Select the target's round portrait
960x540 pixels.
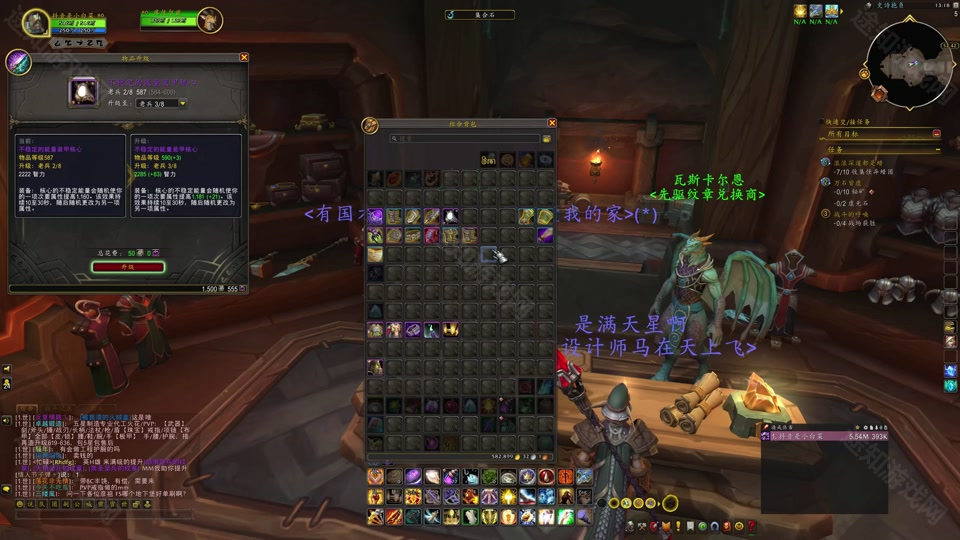209,19
